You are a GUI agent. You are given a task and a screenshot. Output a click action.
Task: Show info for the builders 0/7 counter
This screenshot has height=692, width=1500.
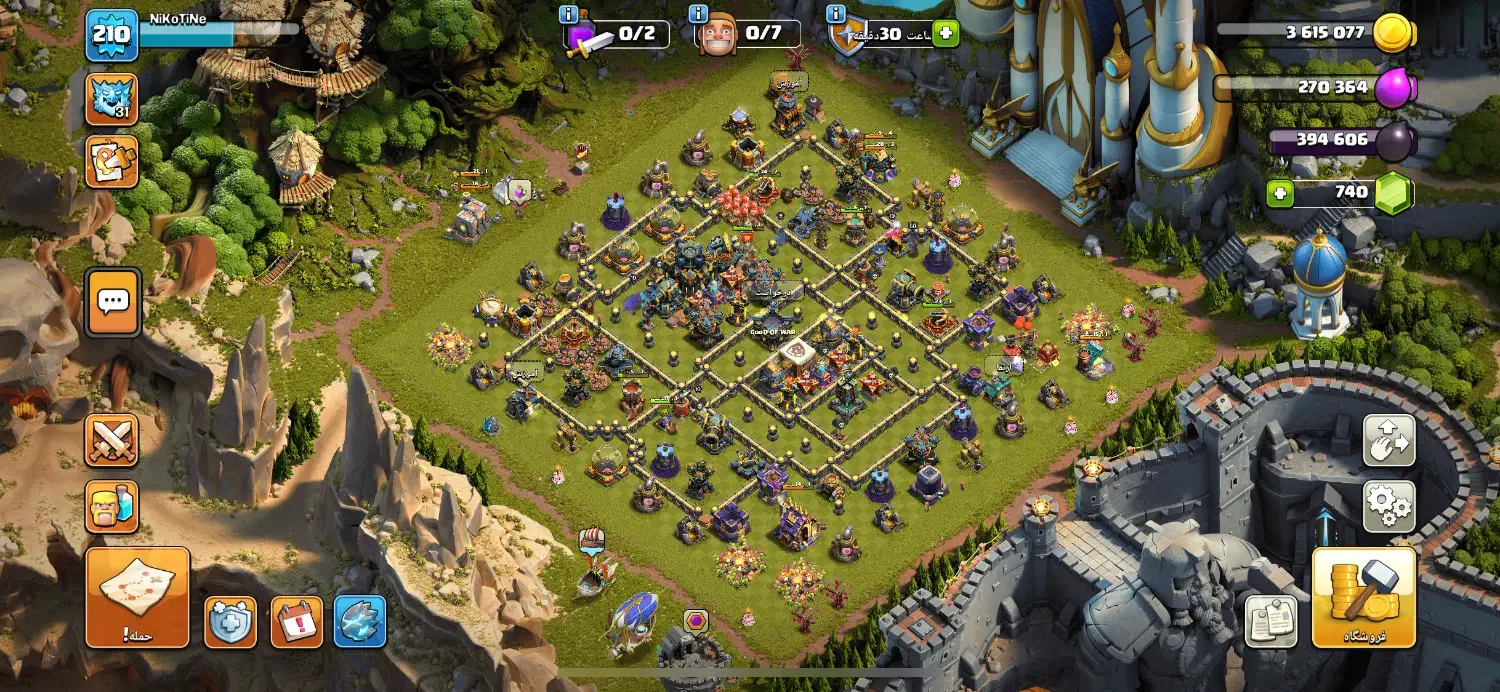tap(699, 15)
